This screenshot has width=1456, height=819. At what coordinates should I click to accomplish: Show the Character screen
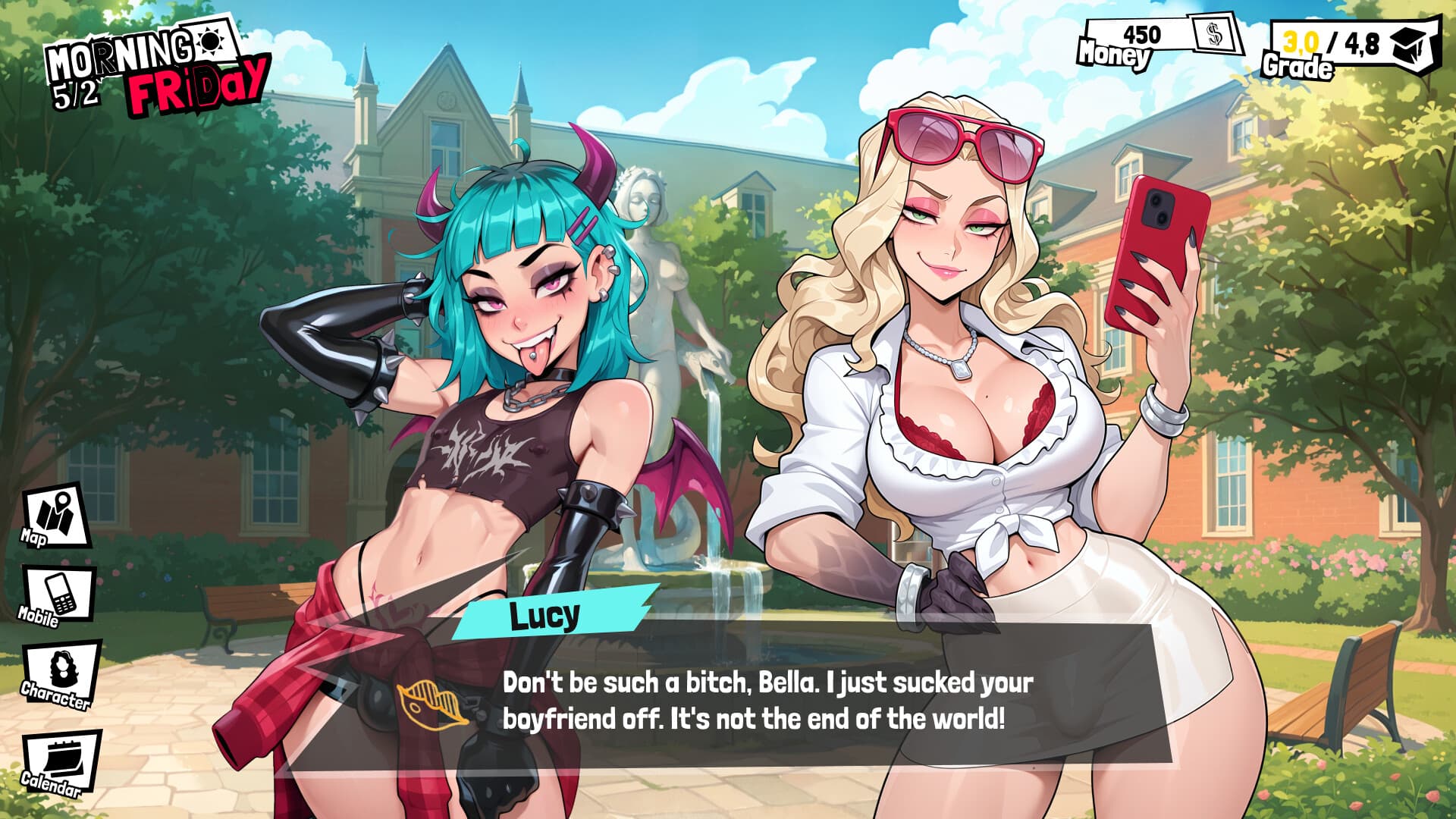61,676
